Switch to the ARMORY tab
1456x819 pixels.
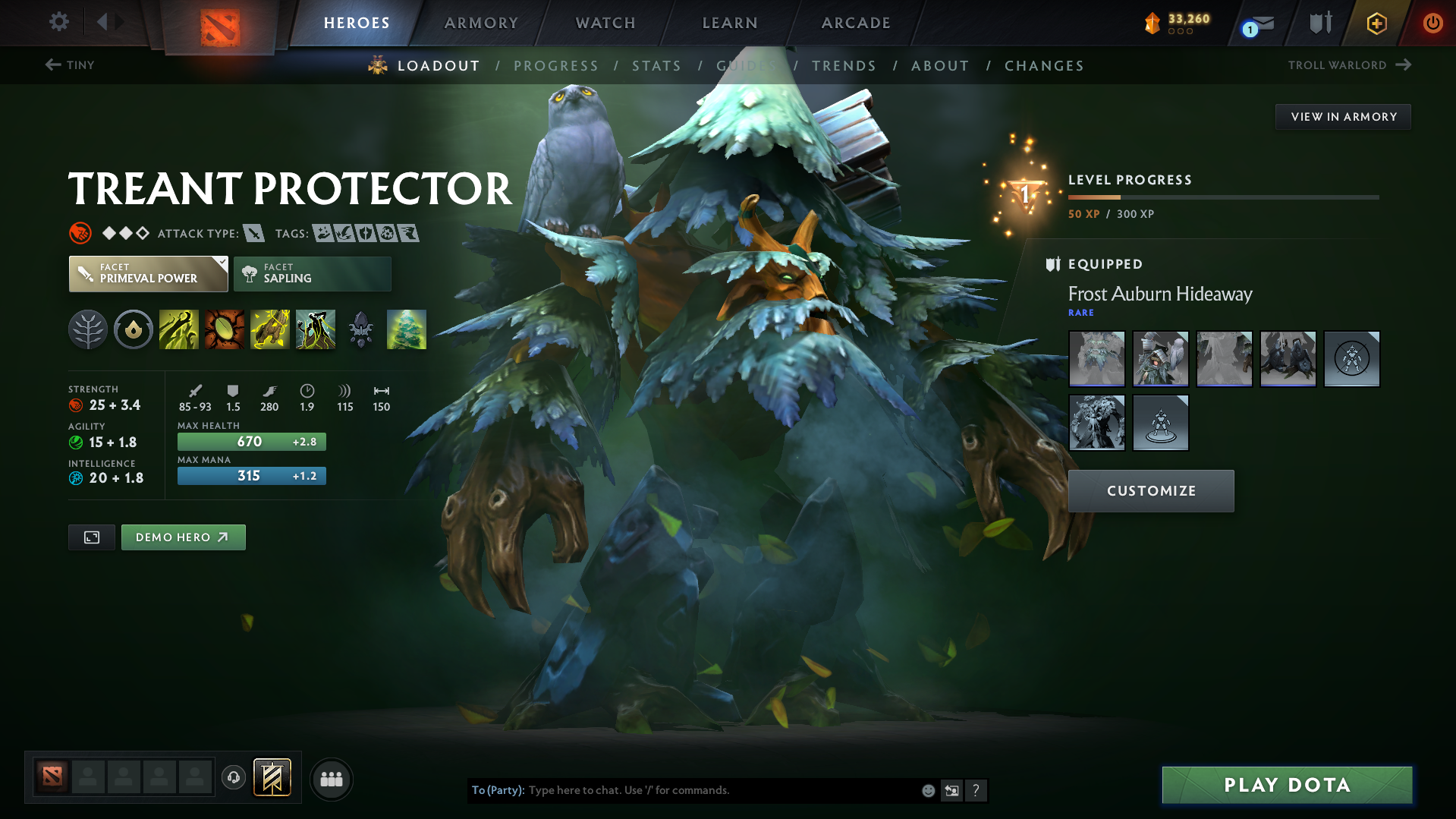click(481, 23)
